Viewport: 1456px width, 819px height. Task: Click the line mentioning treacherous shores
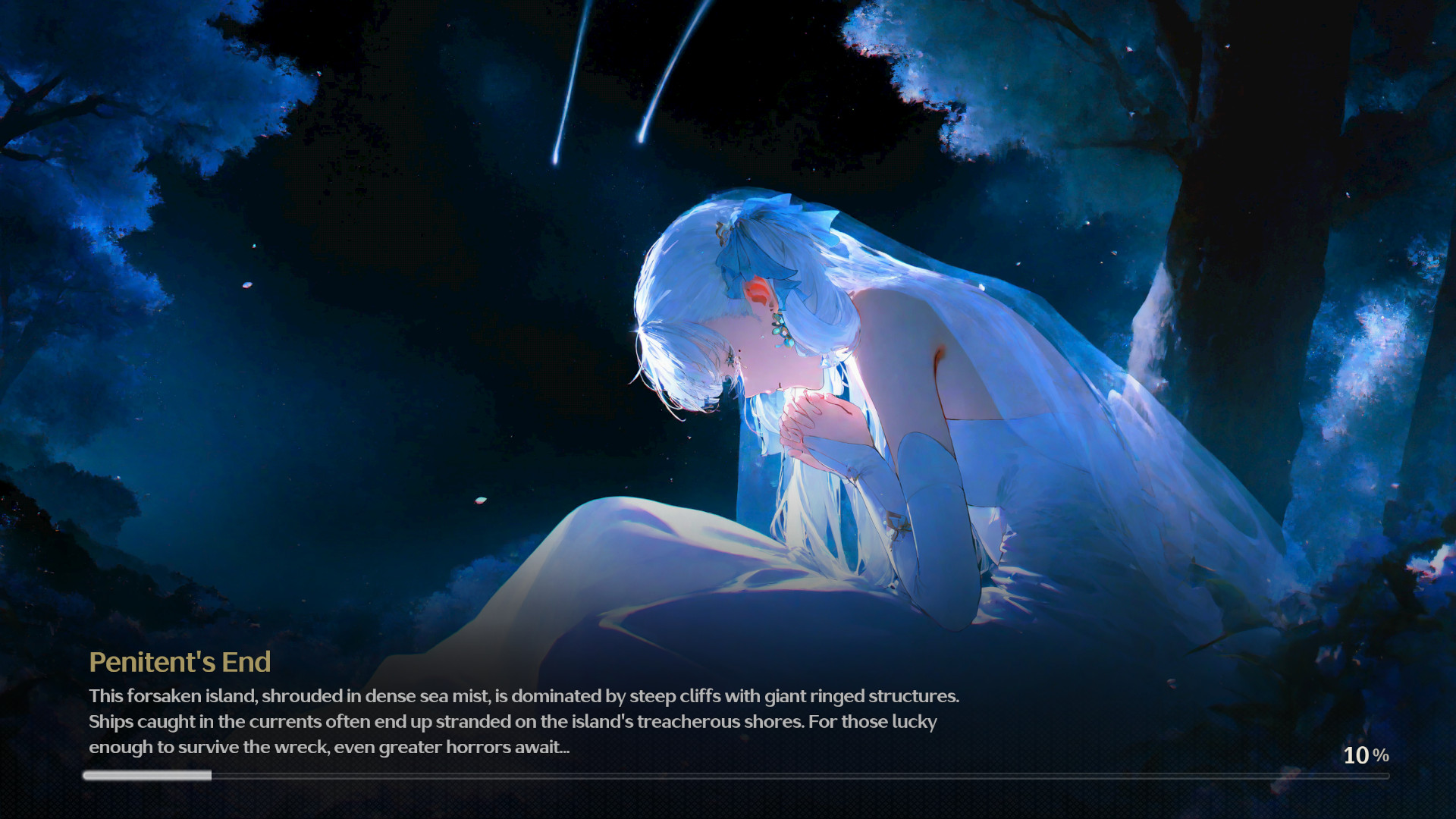pyautogui.click(x=513, y=721)
